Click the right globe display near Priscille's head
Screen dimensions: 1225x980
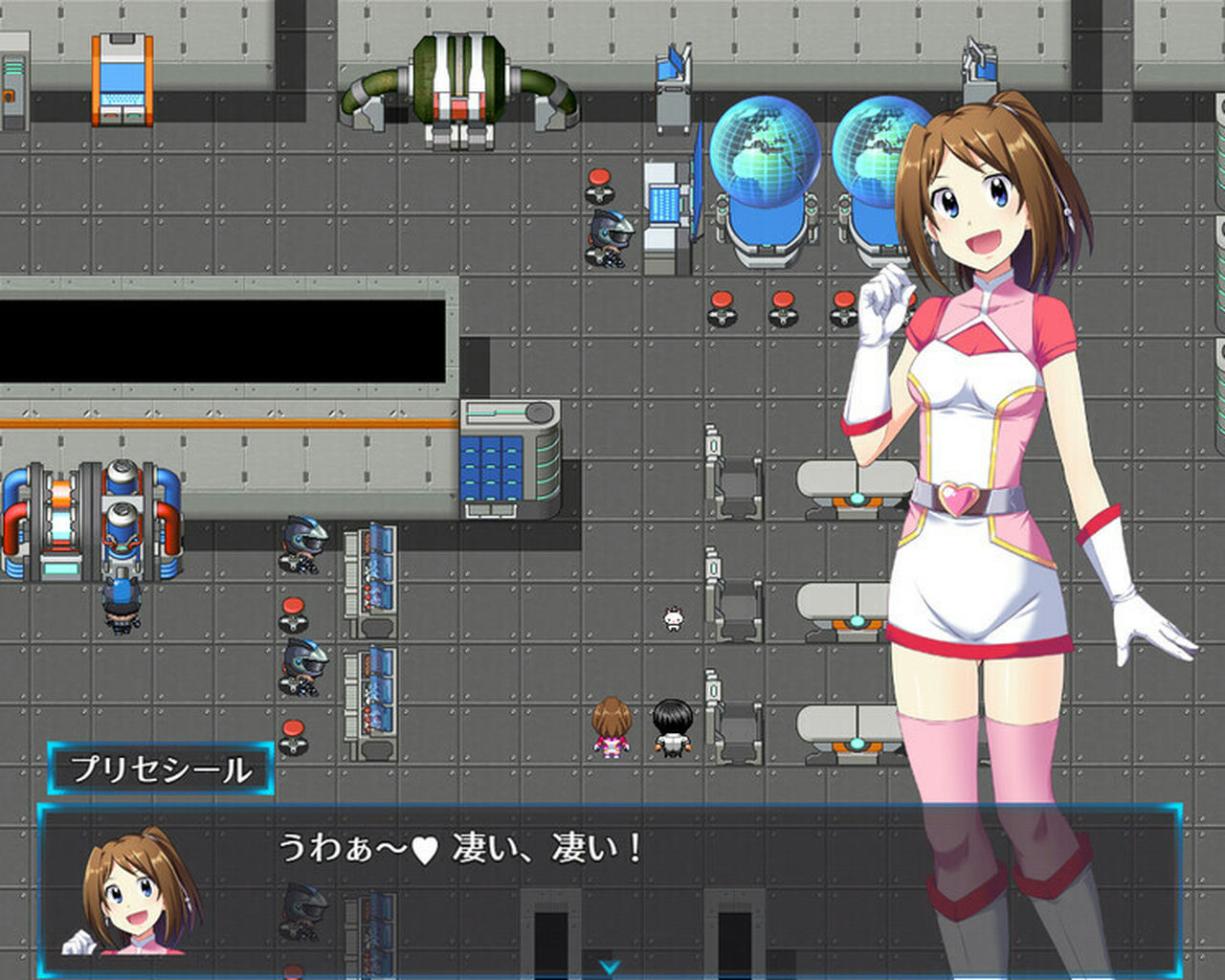876,144
